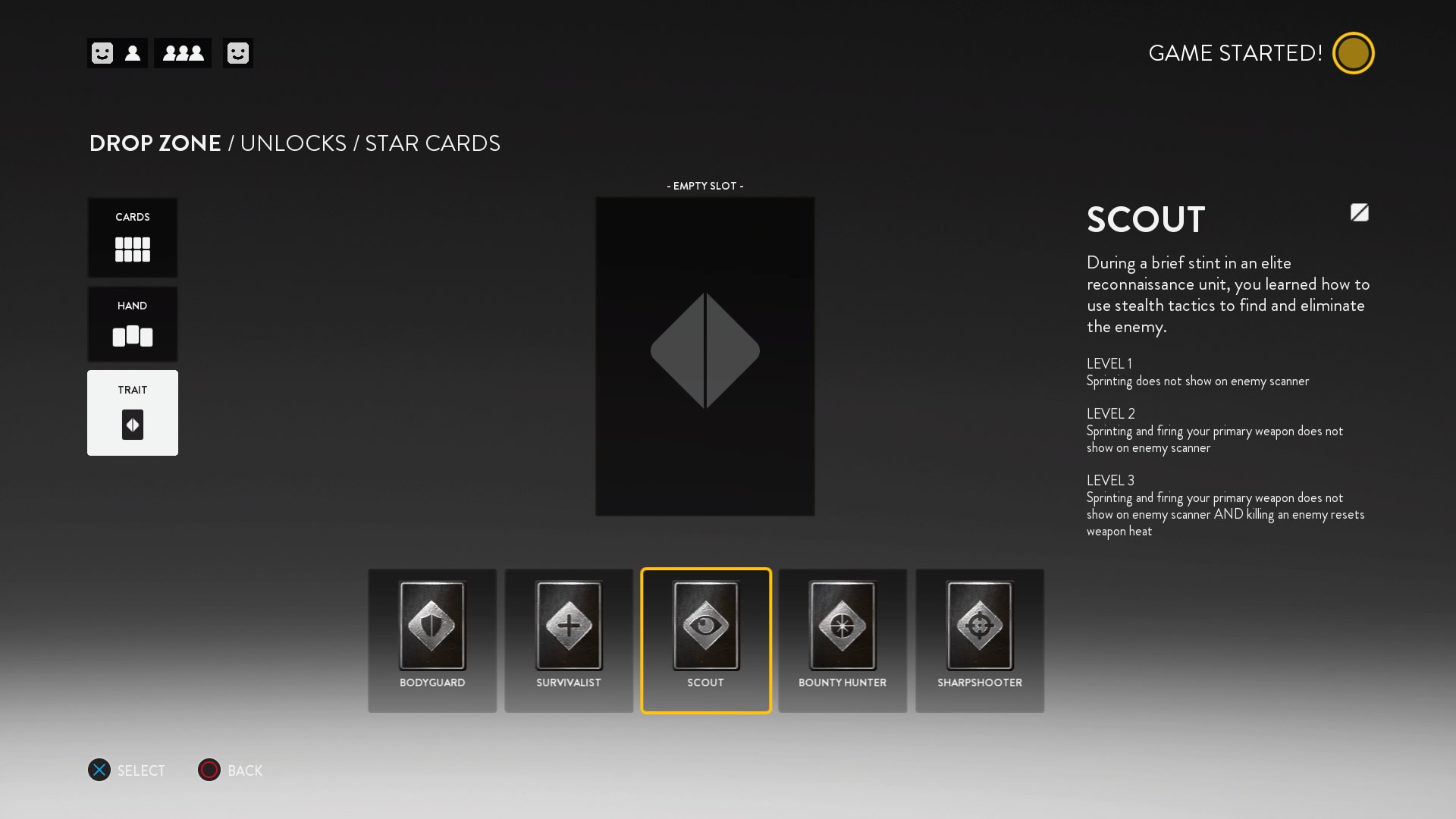1456x819 pixels.
Task: Click the leftmost smiley face avatar icon
Action: [x=101, y=53]
